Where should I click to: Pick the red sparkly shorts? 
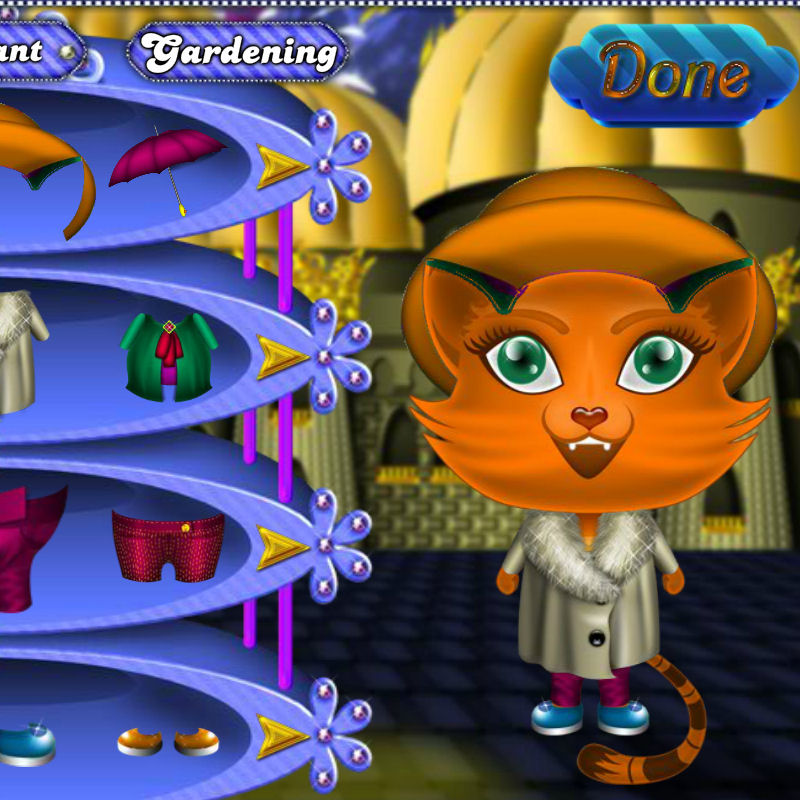coord(168,545)
